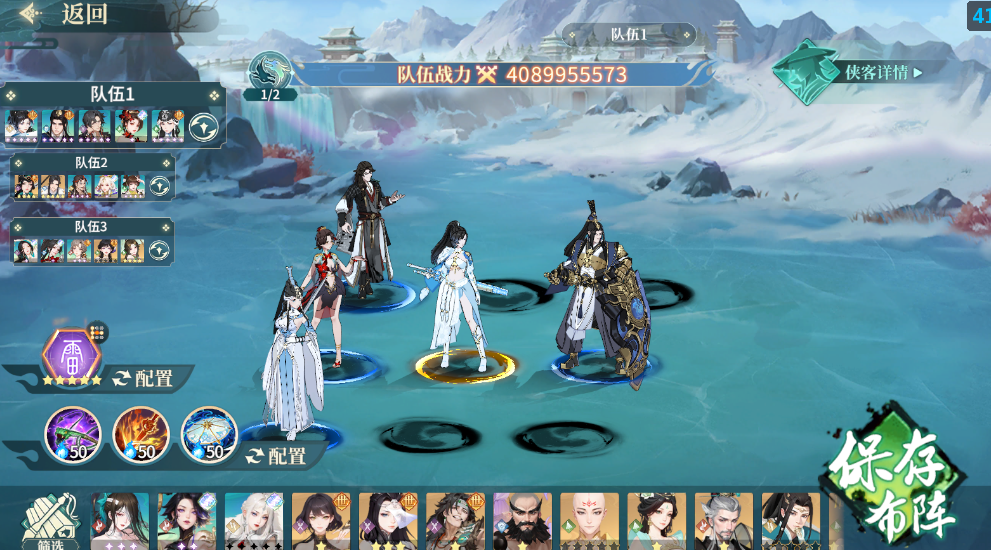The width and height of the screenshot is (991, 550).
Task: Click the round swap button on 队伍1
Action: (x=204, y=127)
